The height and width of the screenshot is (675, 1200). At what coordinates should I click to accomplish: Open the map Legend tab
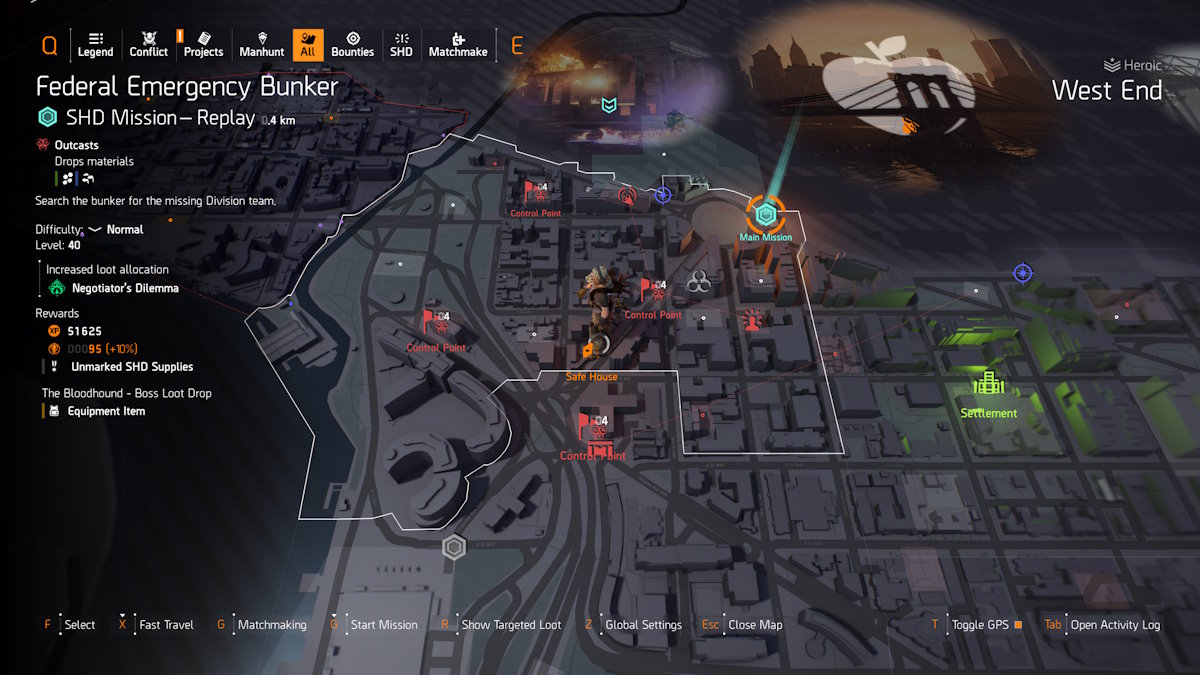[95, 44]
